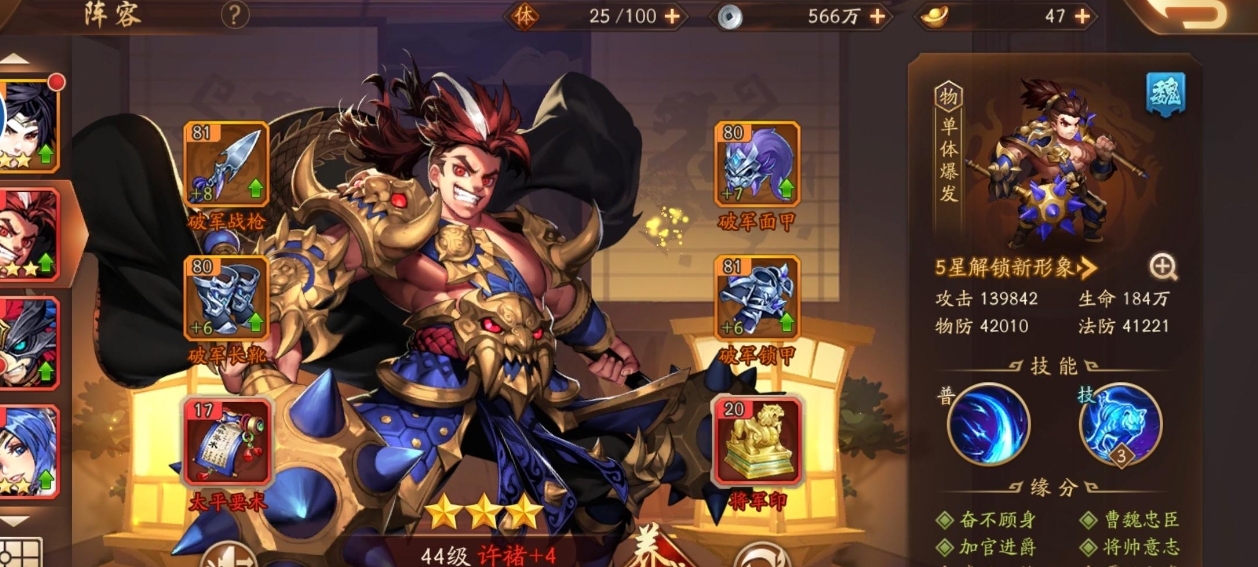This screenshot has width=1258, height=567.
Task: Click the magnifier to view hero details
Action: pos(1163,266)
